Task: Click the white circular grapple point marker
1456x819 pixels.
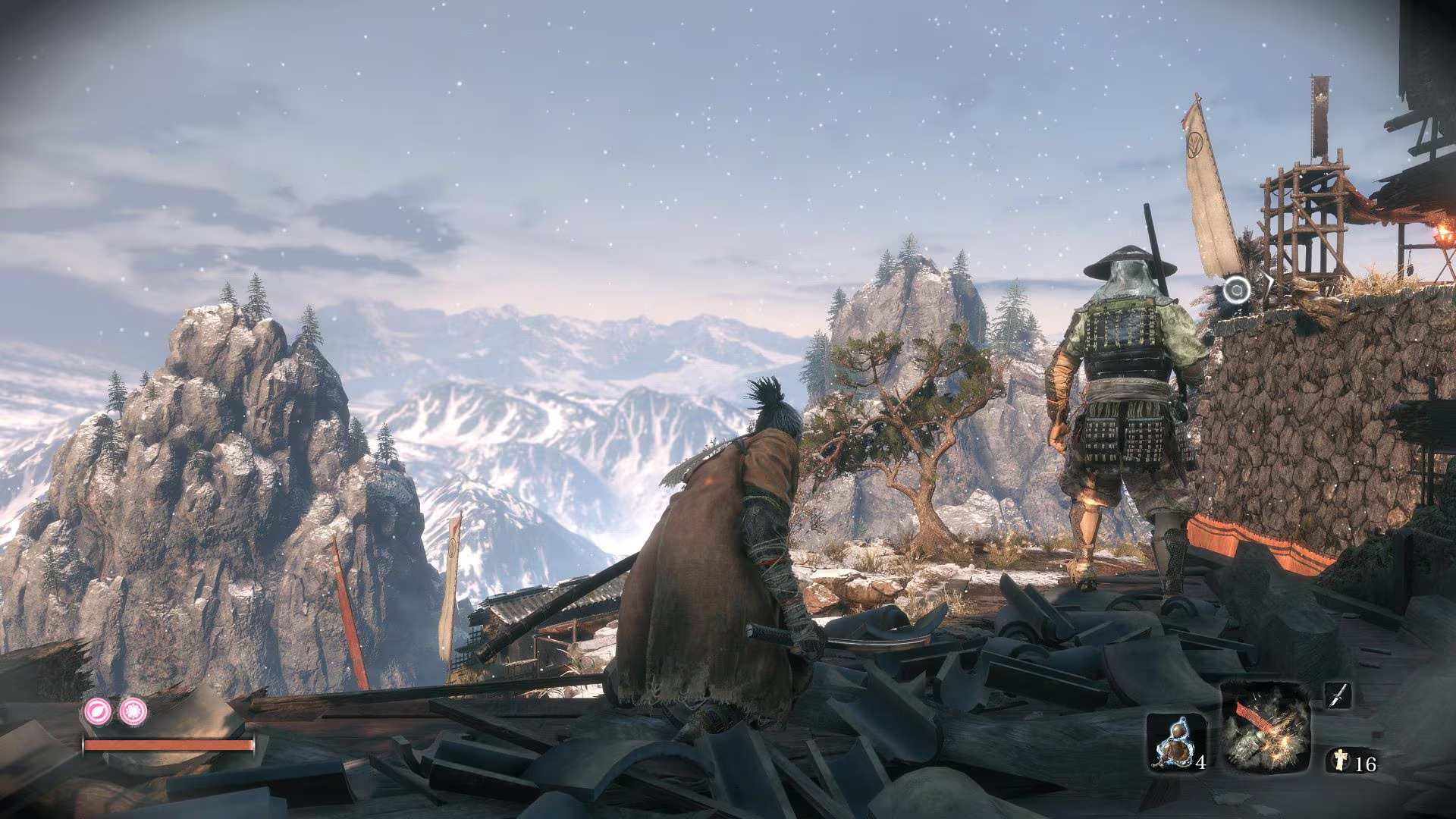Action: tap(1237, 289)
